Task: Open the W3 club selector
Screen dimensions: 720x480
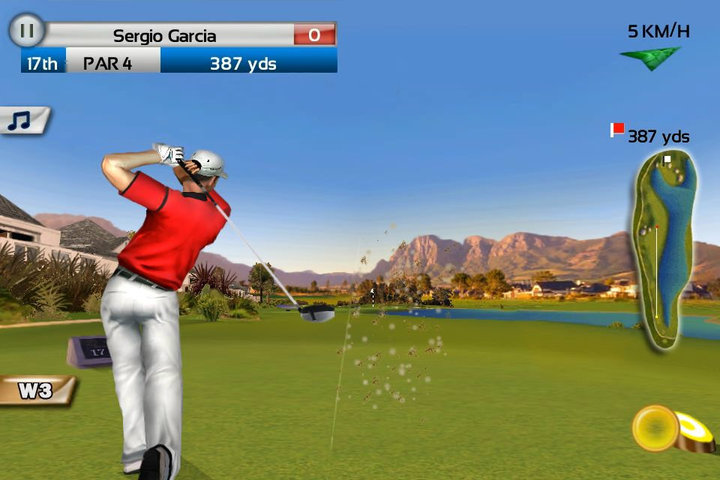Action: [36, 389]
